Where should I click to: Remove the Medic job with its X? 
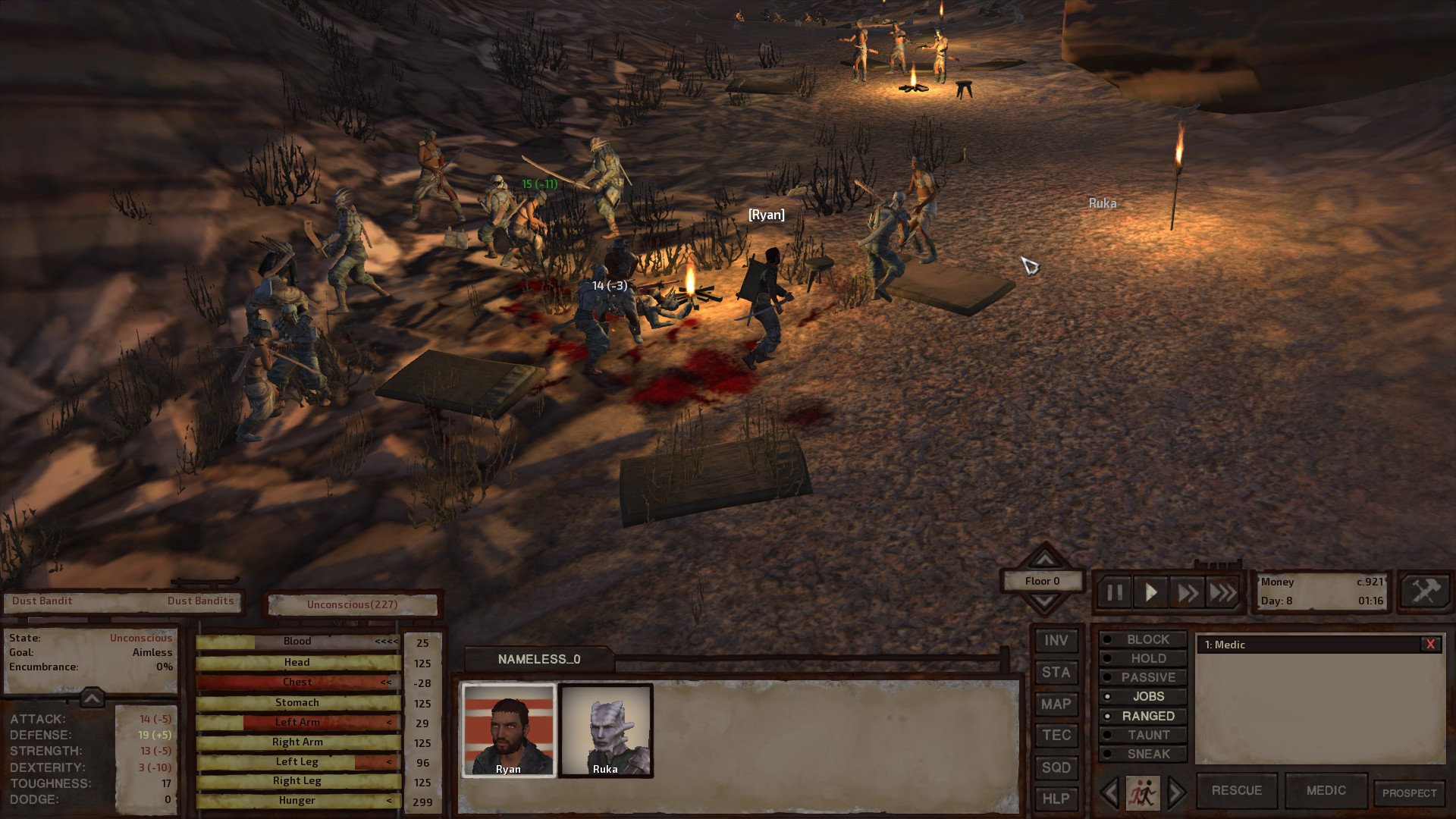point(1432,645)
